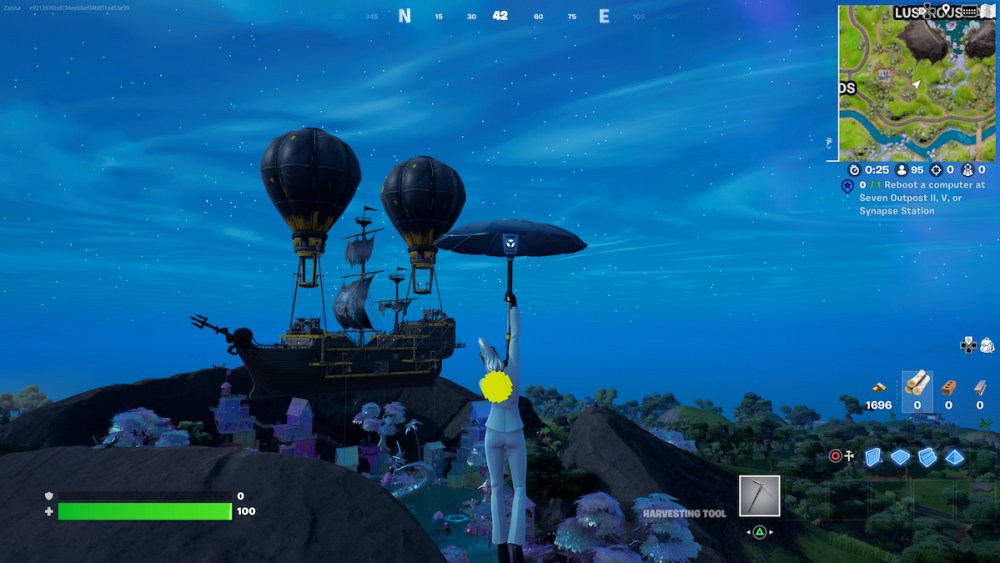Select the metal material icon
The image size is (1000, 563).
980,387
